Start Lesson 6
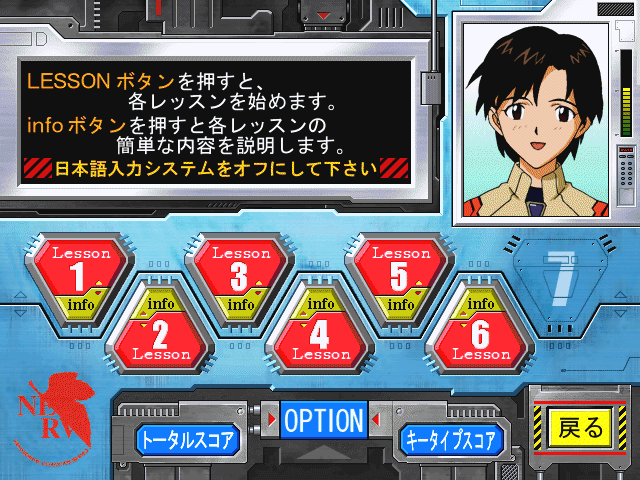The image size is (640, 480). click(x=480, y=338)
